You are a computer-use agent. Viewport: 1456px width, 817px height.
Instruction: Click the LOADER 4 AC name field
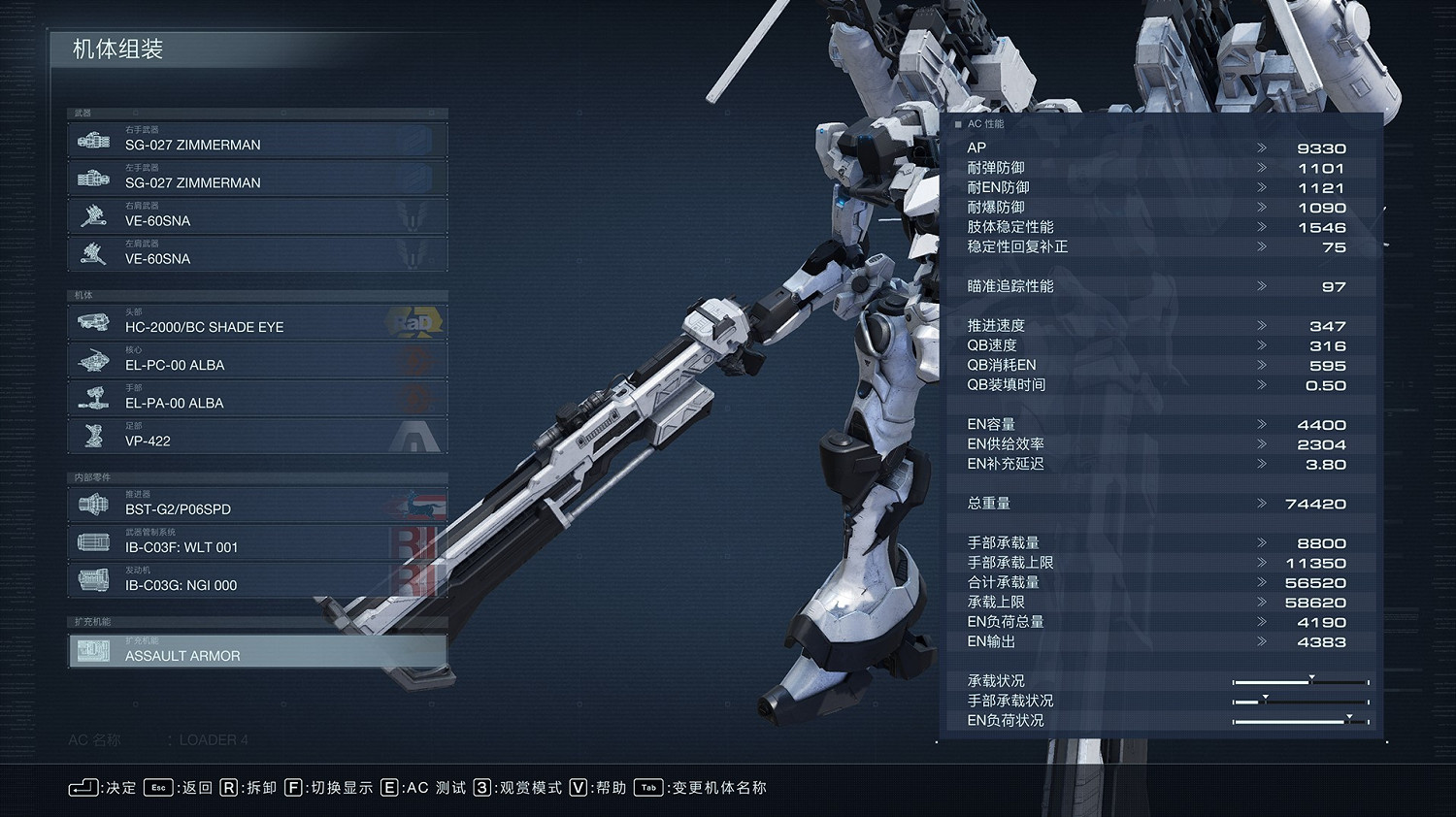tap(215, 739)
